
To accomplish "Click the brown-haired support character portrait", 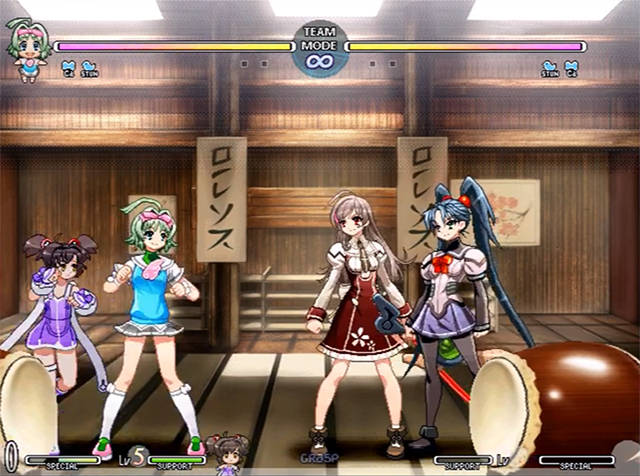I will (228, 453).
